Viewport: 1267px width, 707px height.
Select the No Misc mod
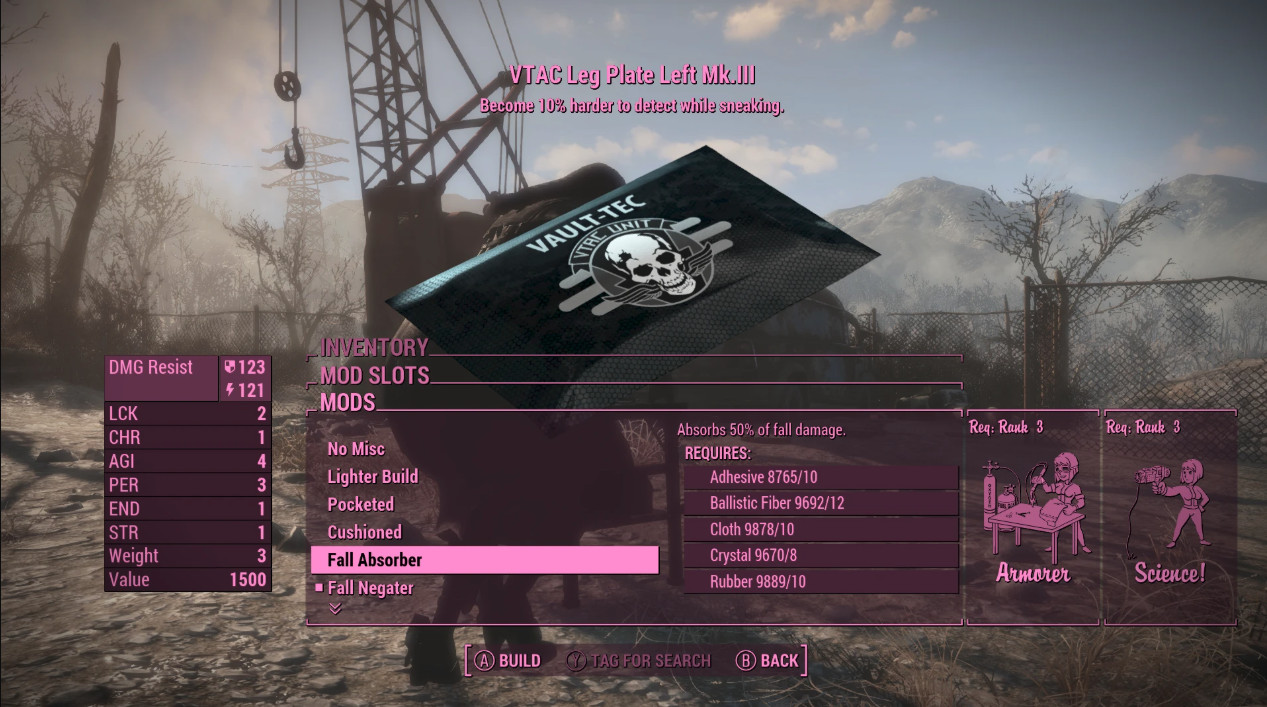[356, 449]
